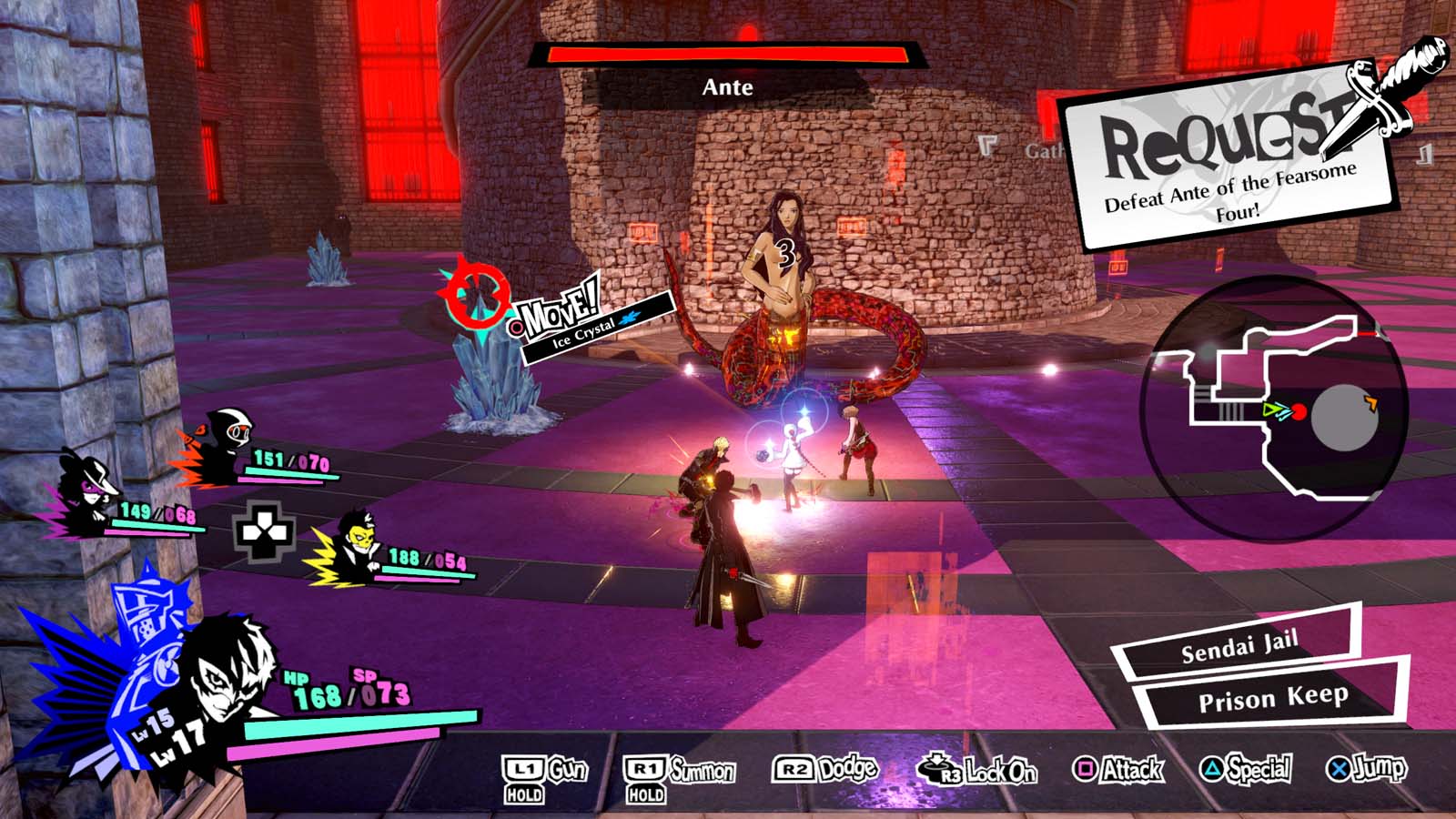Image resolution: width=1456 pixels, height=819 pixels.
Task: Select the Square Attack icon
Action: (1087, 769)
